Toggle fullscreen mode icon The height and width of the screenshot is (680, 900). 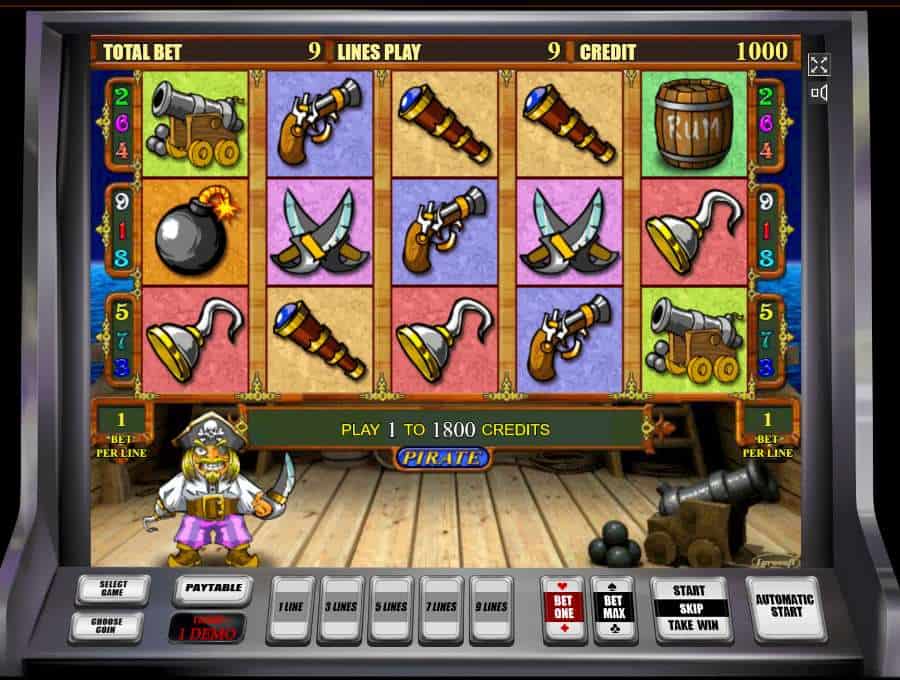pyautogui.click(x=819, y=65)
